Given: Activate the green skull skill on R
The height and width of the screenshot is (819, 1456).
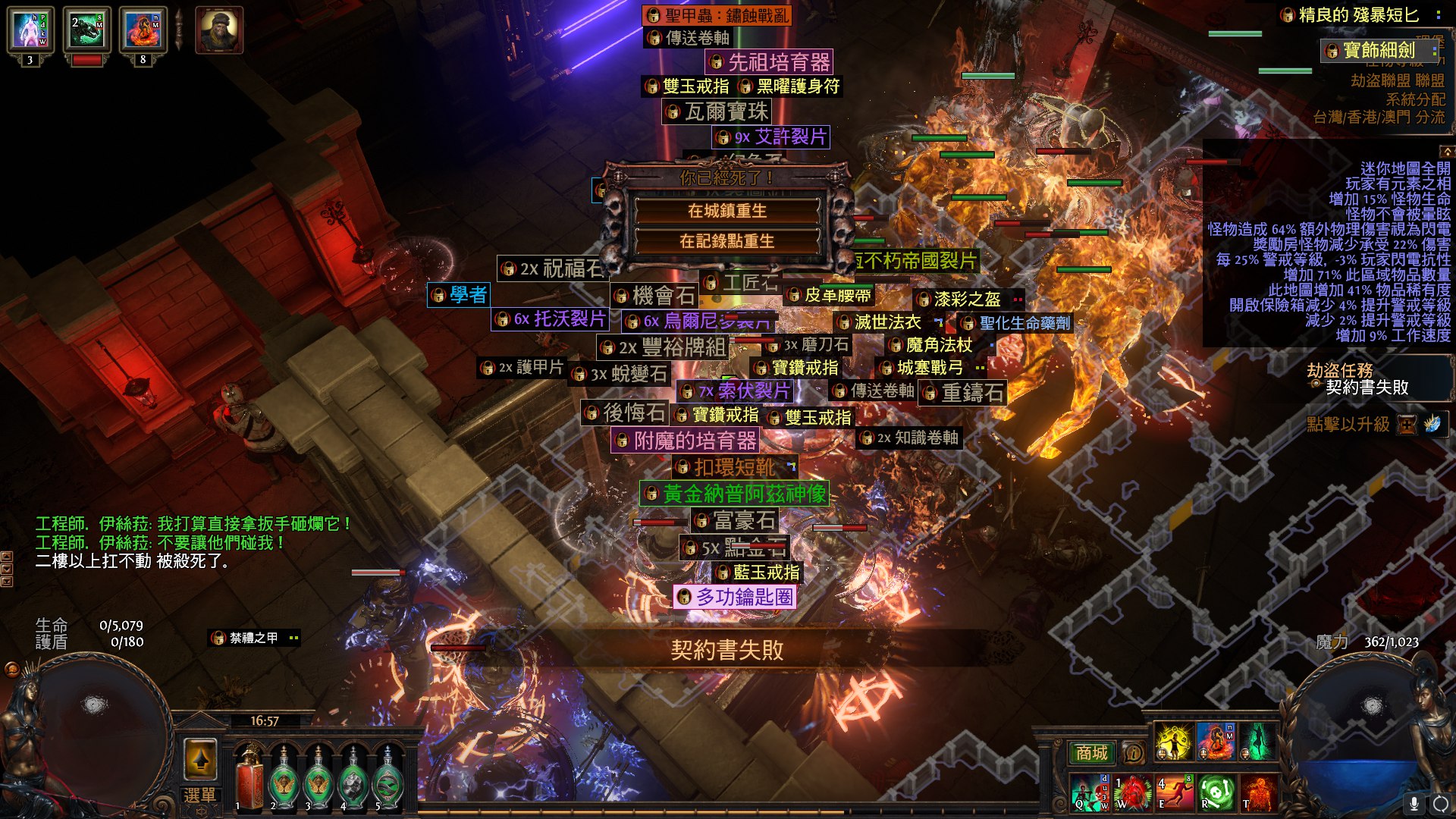Looking at the screenshot, I should [x=1215, y=792].
